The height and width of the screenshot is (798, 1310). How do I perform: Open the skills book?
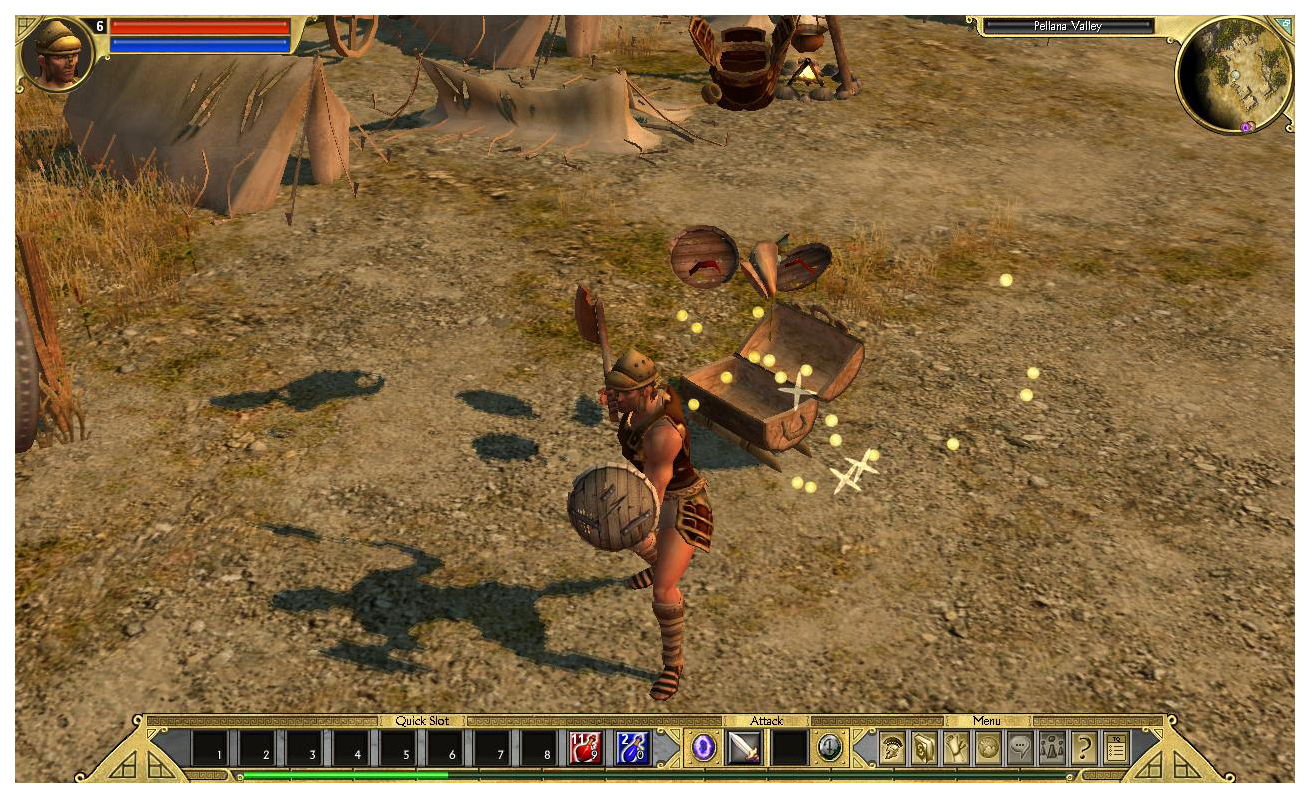click(x=924, y=748)
